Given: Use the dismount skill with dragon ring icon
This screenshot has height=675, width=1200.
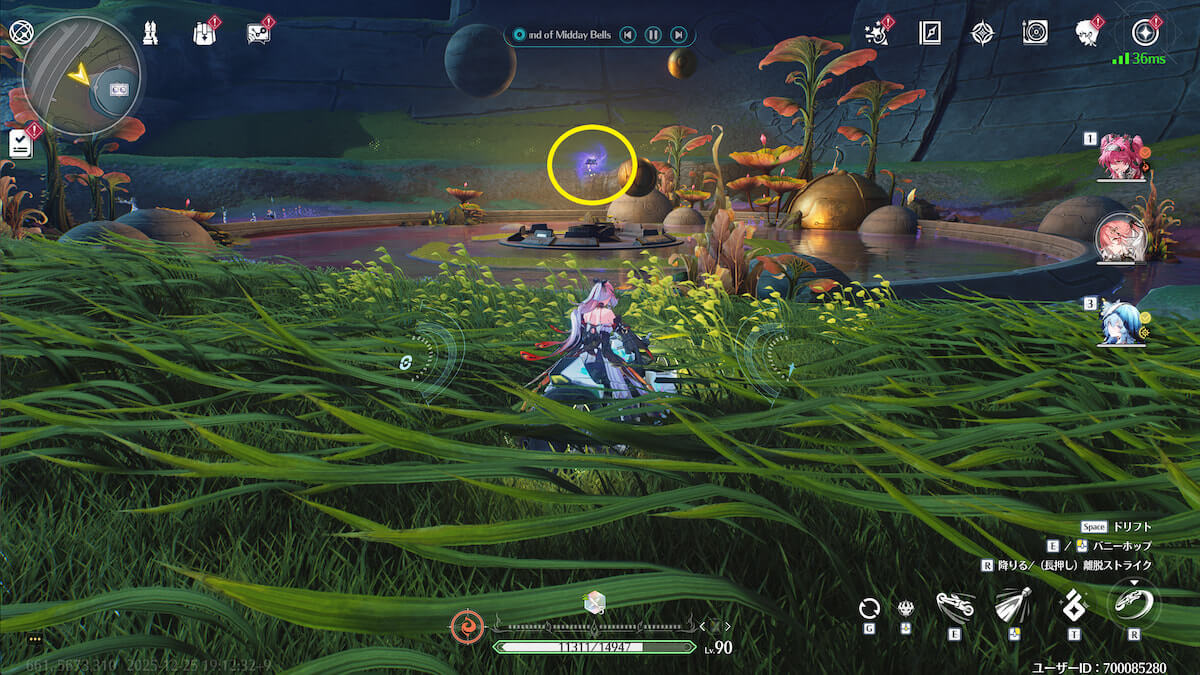Looking at the screenshot, I should pyautogui.click(x=1134, y=604).
